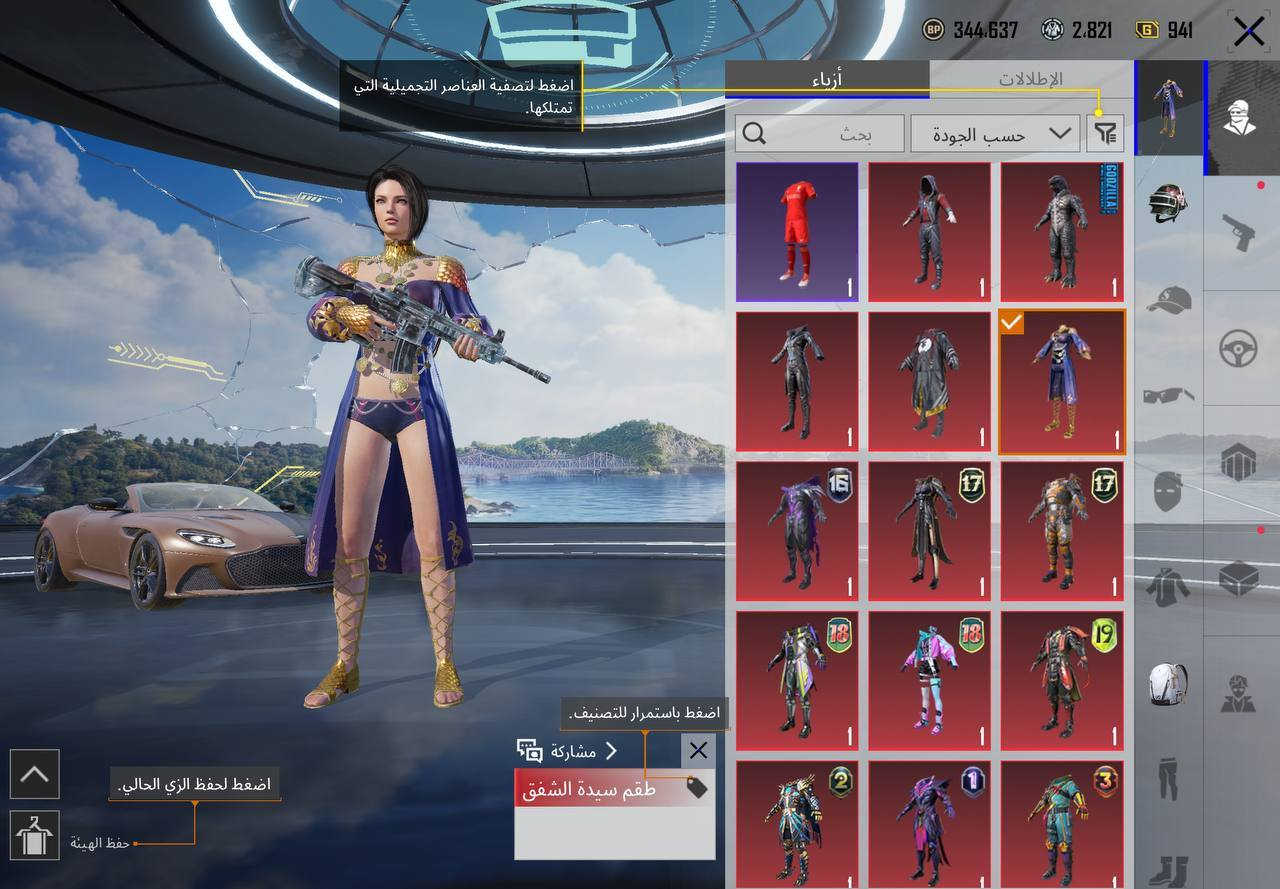Select the purple robe outfit with checkmark
Screen dimensions: 1280x889
pyautogui.click(x=1062, y=382)
